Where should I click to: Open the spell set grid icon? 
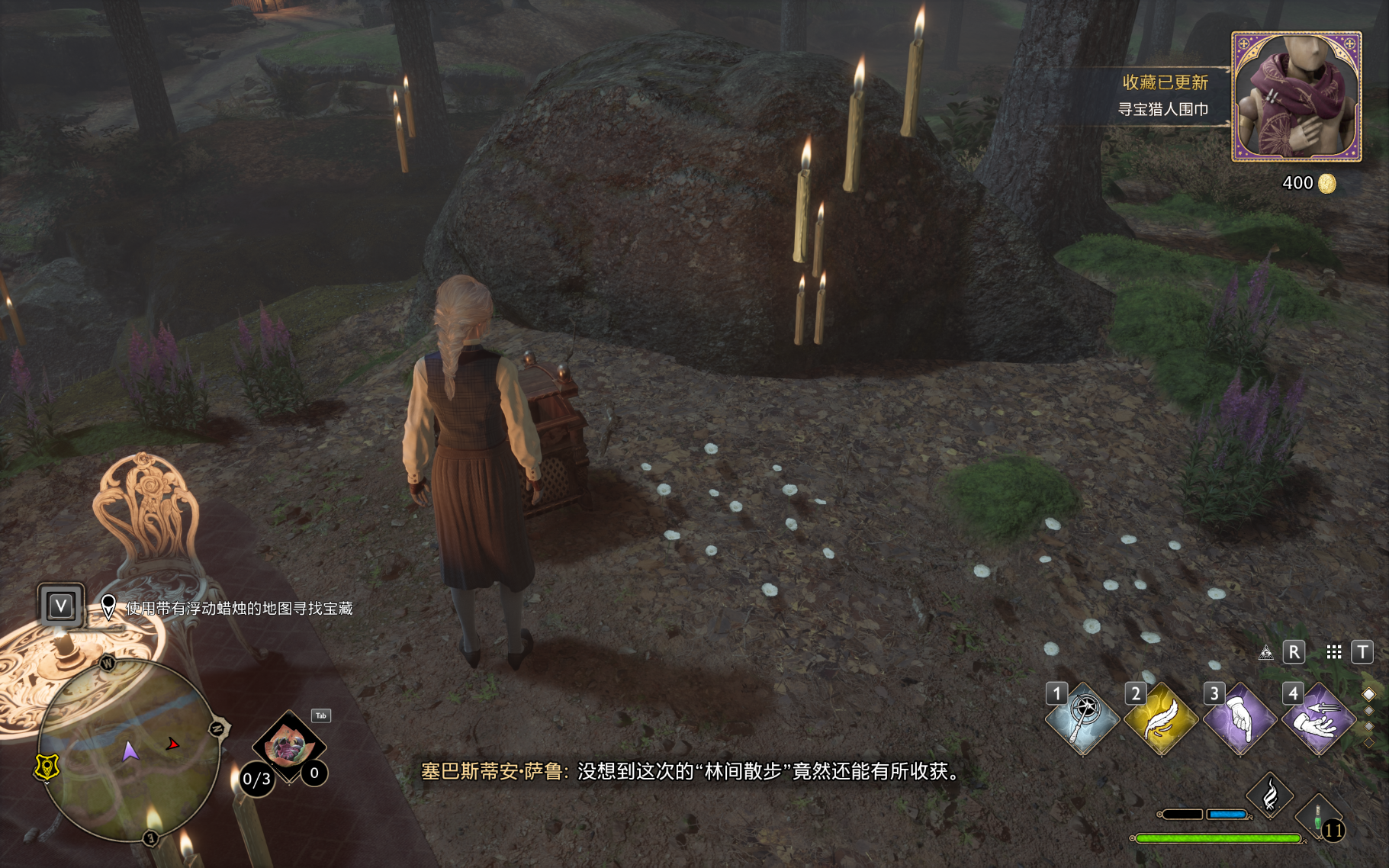pyautogui.click(x=1333, y=652)
